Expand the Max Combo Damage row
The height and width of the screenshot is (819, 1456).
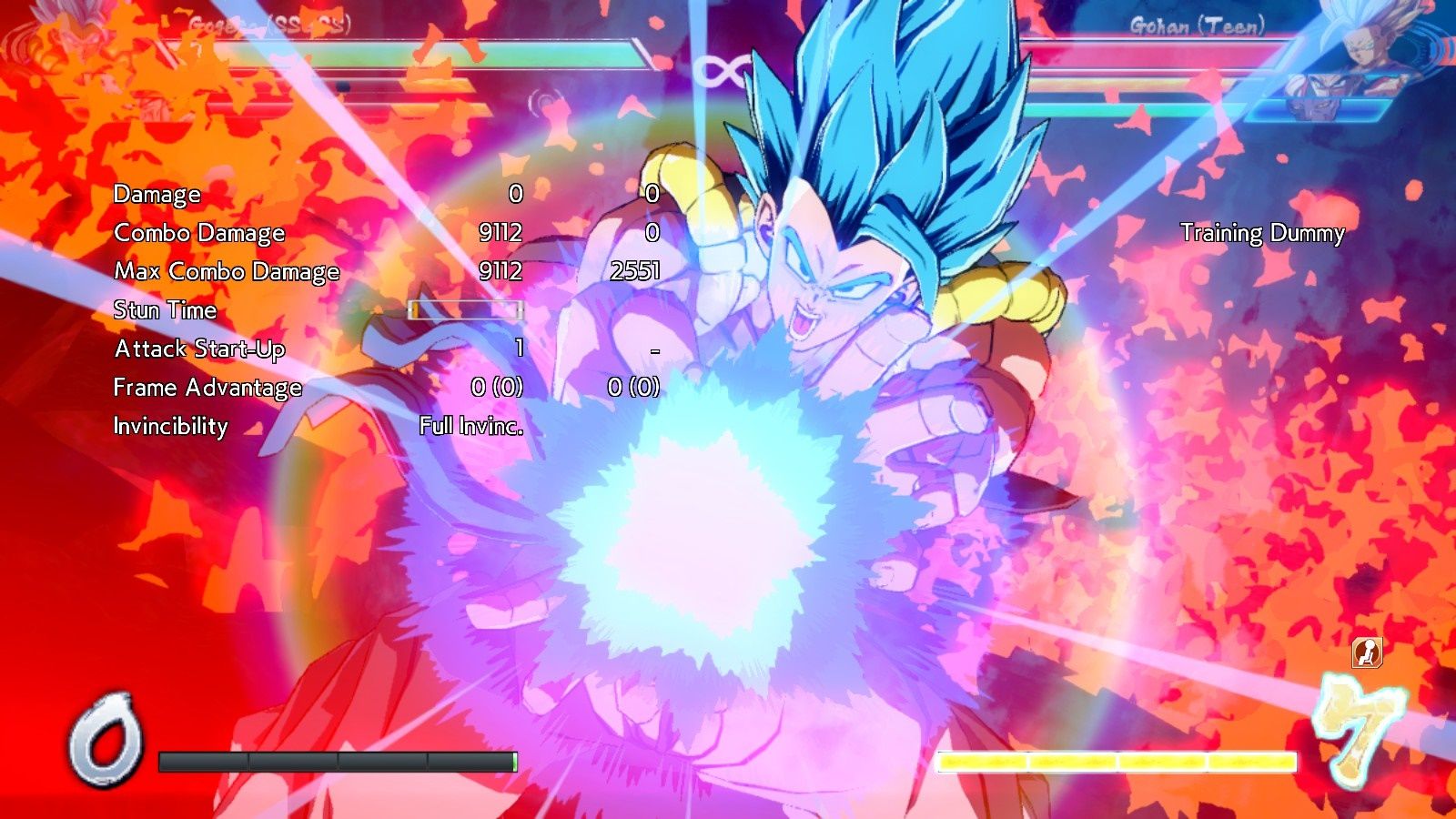coord(226,271)
